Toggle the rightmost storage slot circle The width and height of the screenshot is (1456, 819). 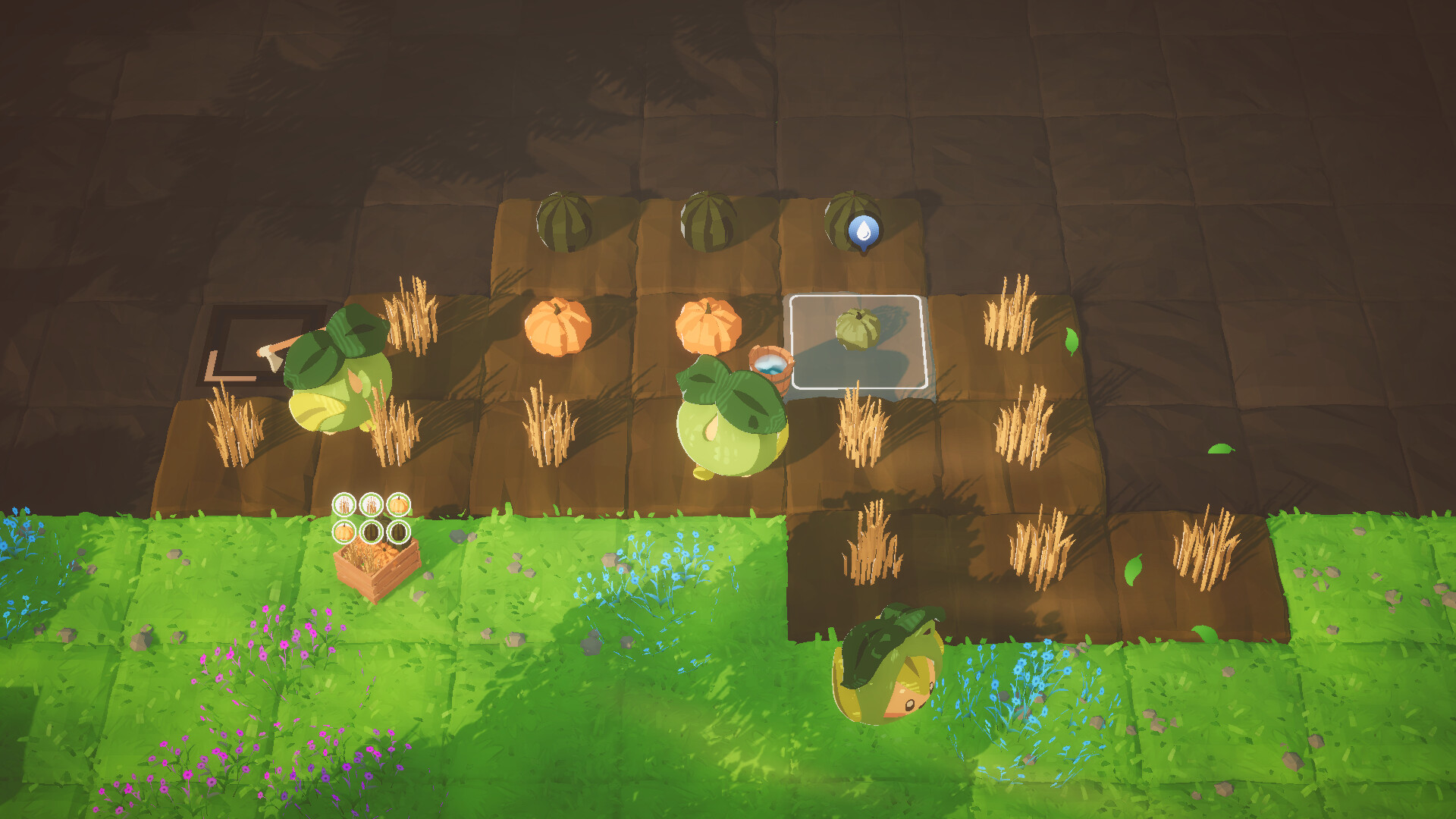[x=398, y=532]
